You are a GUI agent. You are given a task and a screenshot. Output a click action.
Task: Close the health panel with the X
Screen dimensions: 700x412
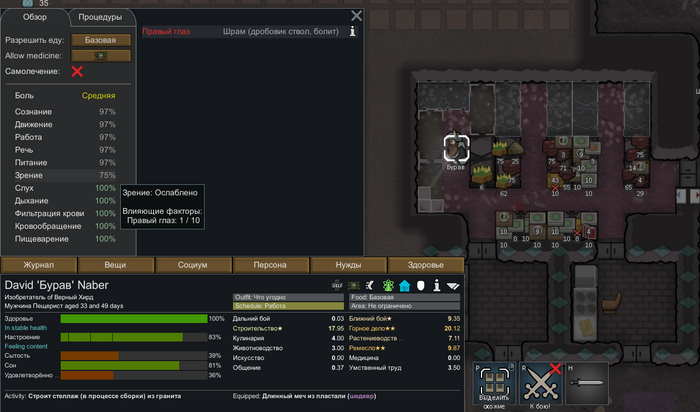[x=357, y=16]
